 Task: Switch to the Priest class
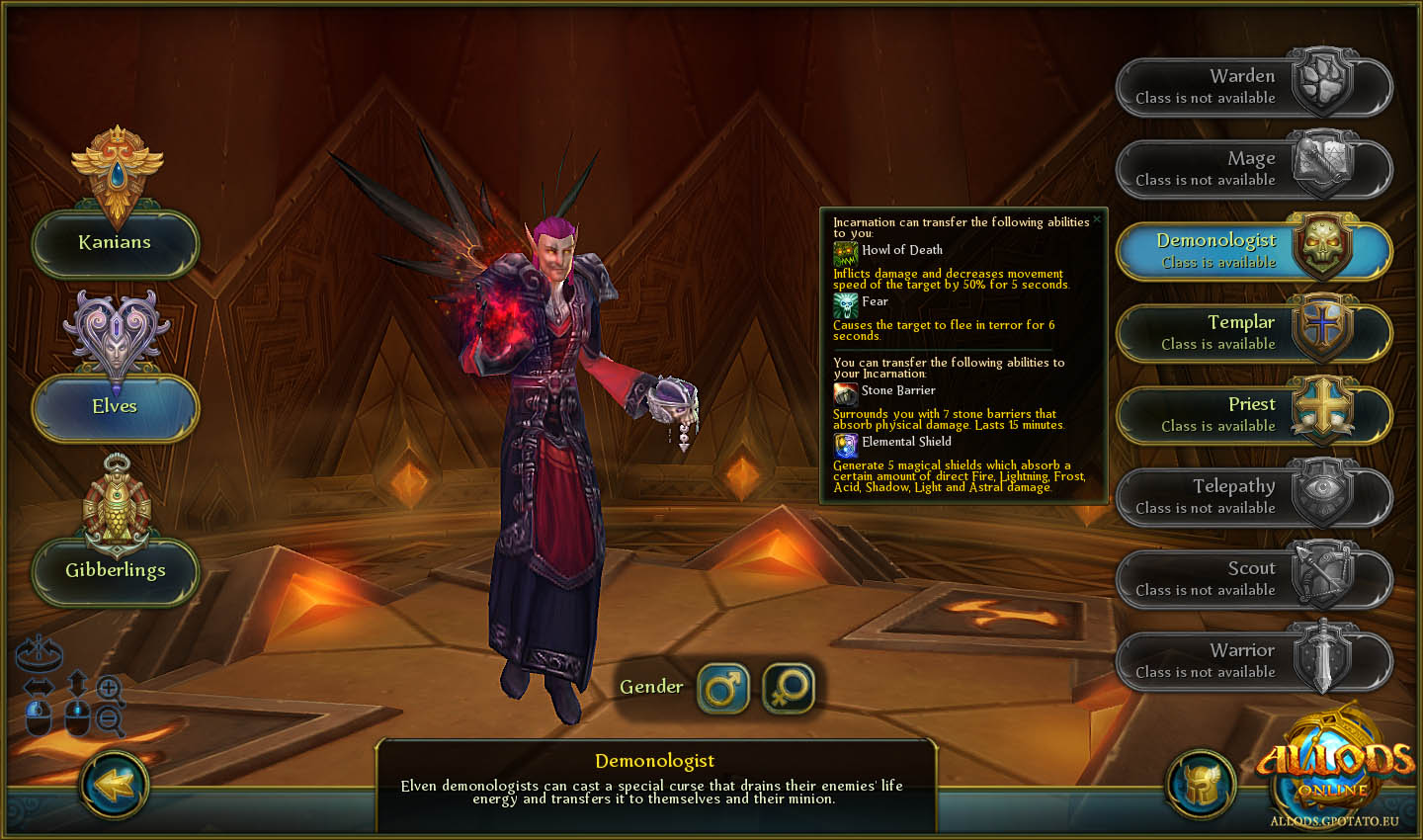(1253, 415)
